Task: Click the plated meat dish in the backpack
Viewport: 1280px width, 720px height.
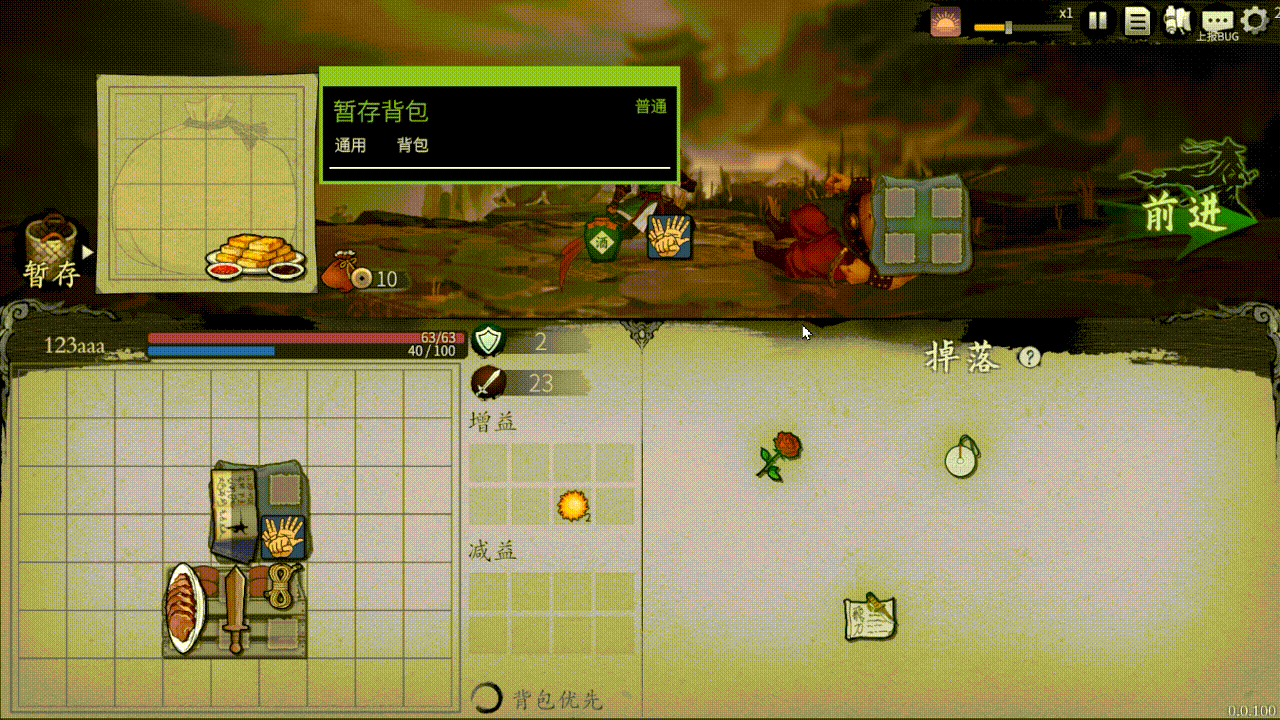Action: 183,605
